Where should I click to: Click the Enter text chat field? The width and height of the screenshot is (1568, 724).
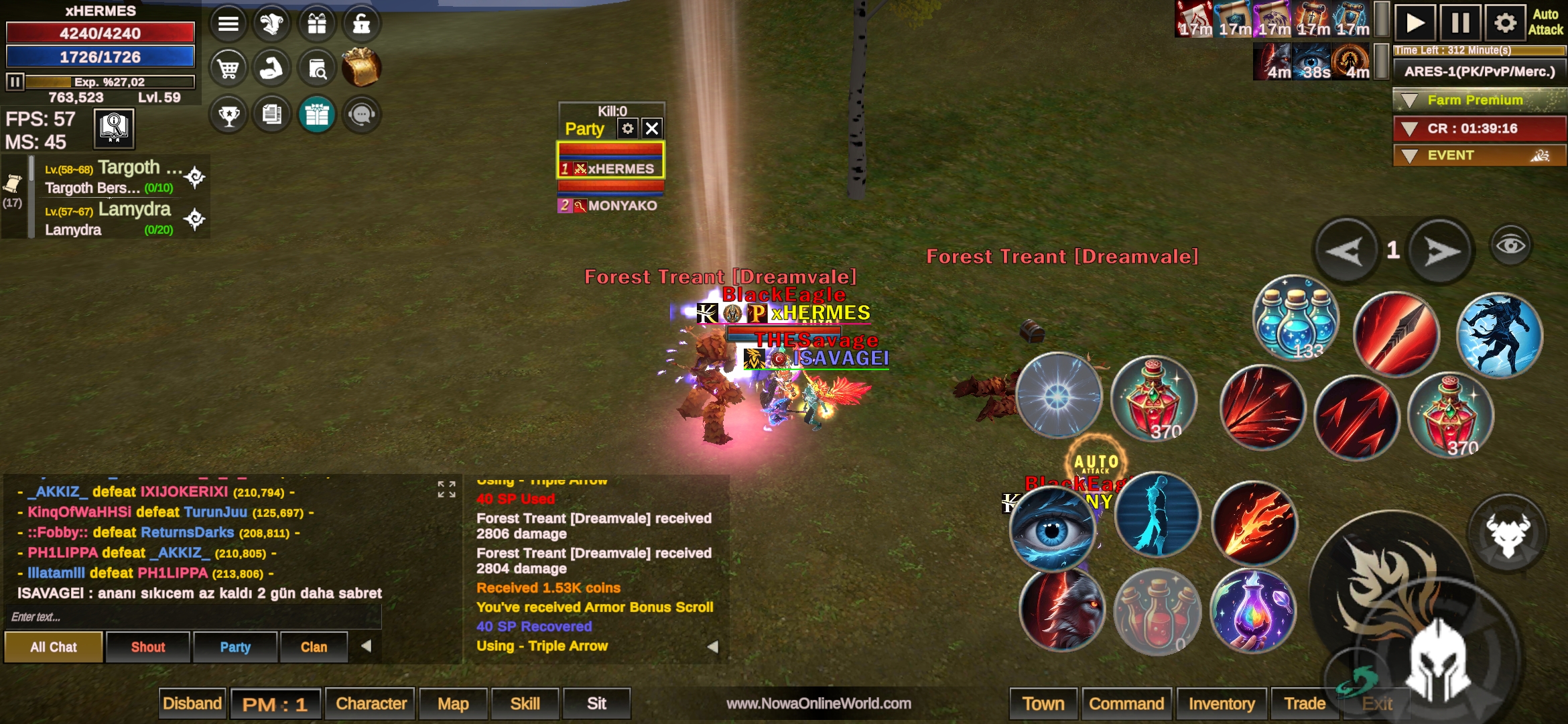[x=194, y=617]
